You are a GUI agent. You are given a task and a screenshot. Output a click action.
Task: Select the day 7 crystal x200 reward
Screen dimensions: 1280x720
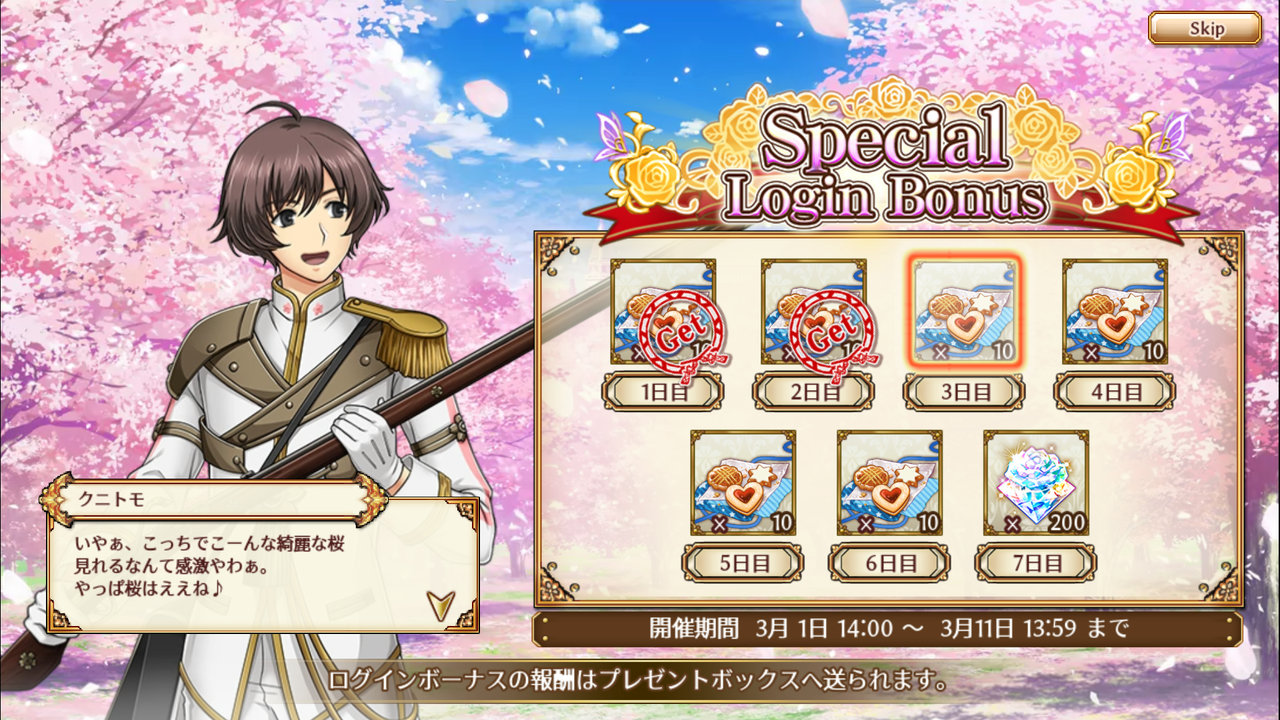1036,482
